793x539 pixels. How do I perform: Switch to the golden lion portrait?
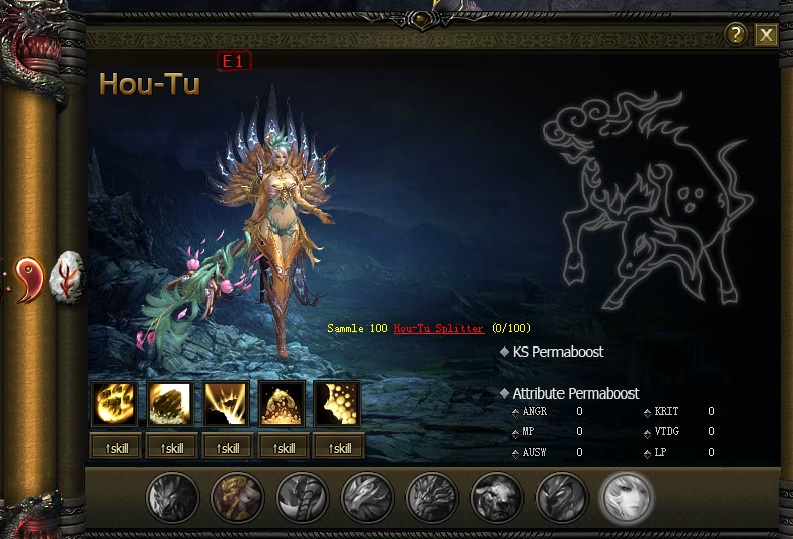tap(237, 497)
